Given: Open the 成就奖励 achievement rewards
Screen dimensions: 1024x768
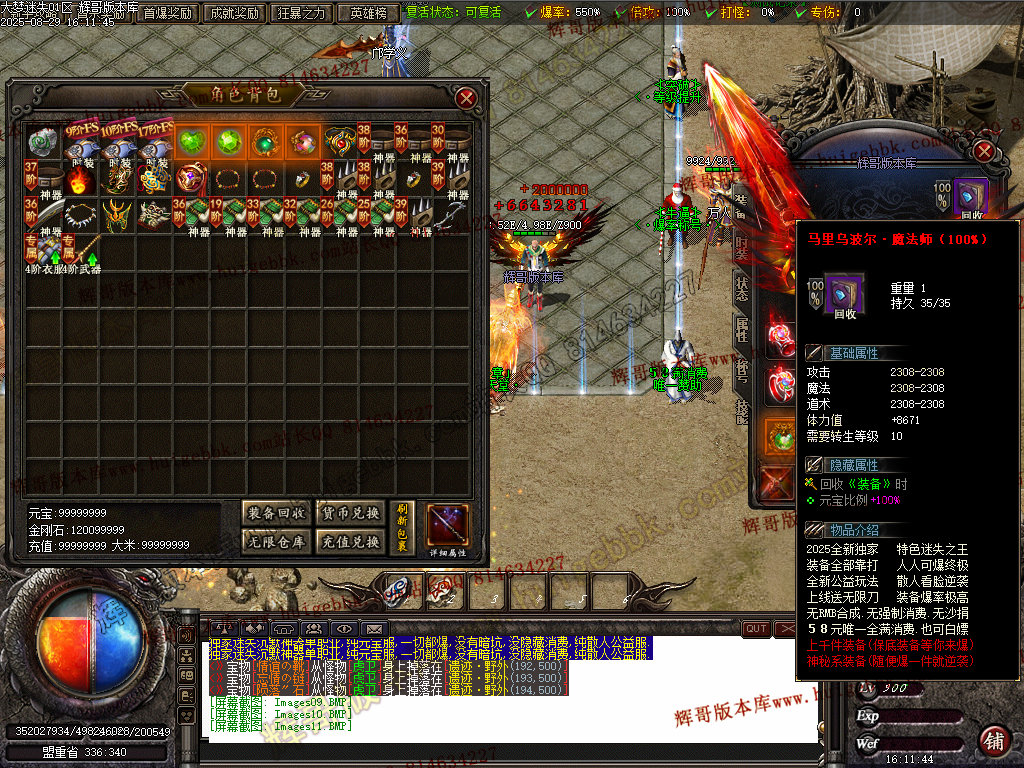Looking at the screenshot, I should [234, 13].
